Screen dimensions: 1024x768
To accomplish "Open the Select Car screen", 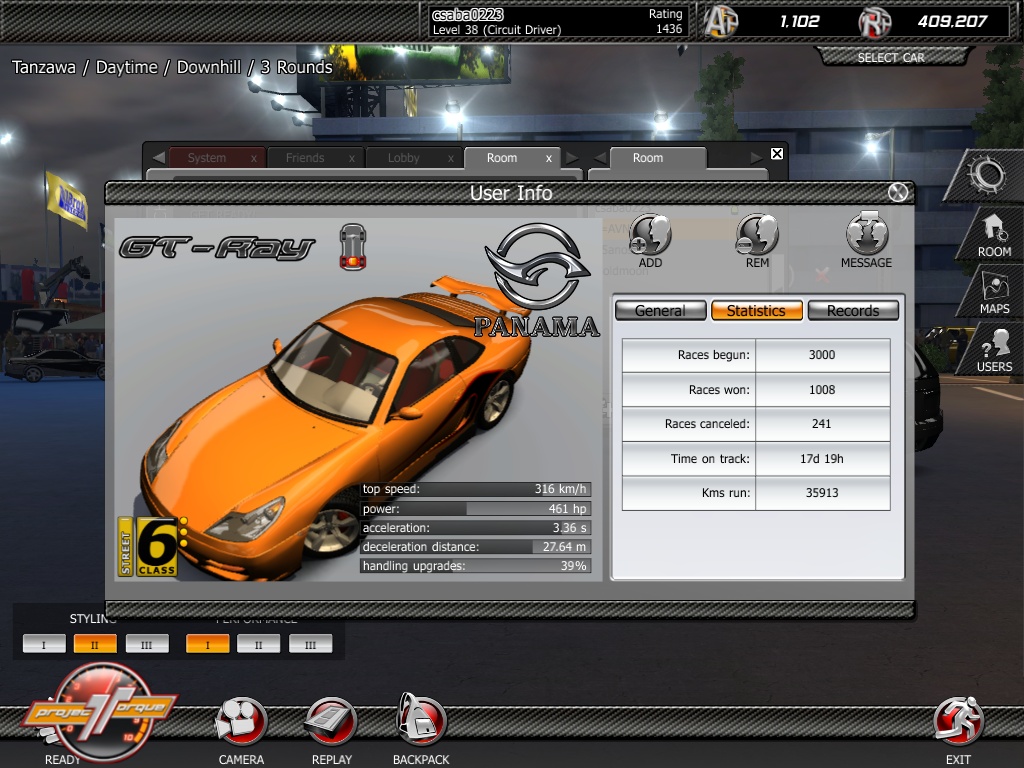I will click(890, 58).
